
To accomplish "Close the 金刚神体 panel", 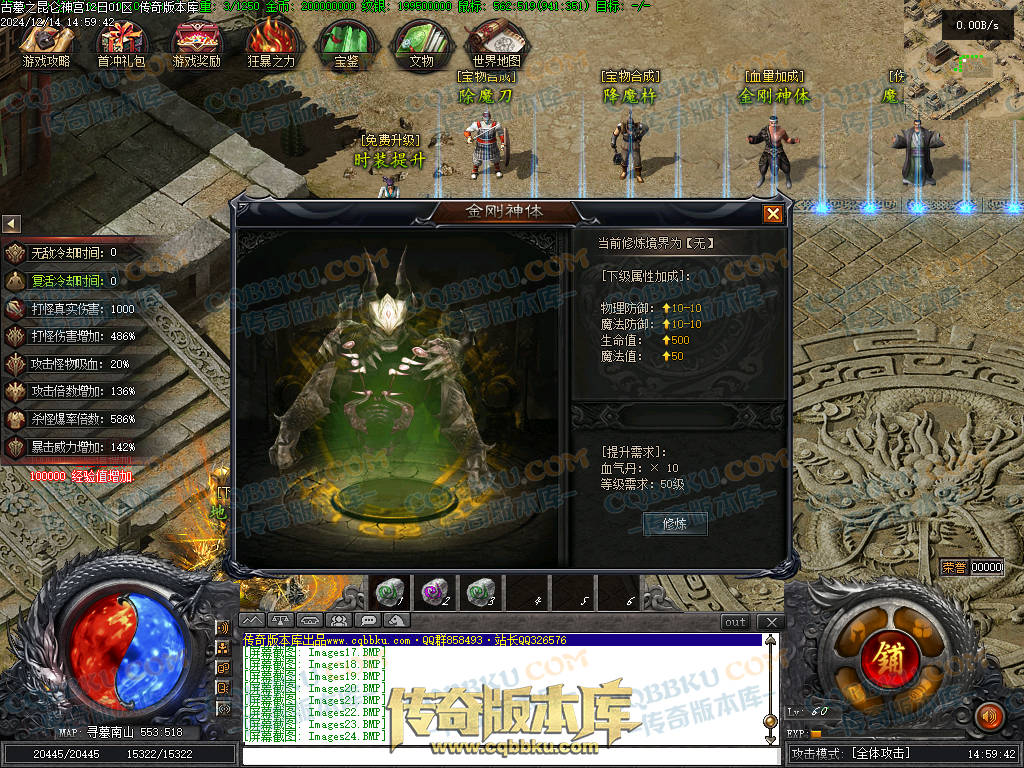I will (773, 214).
